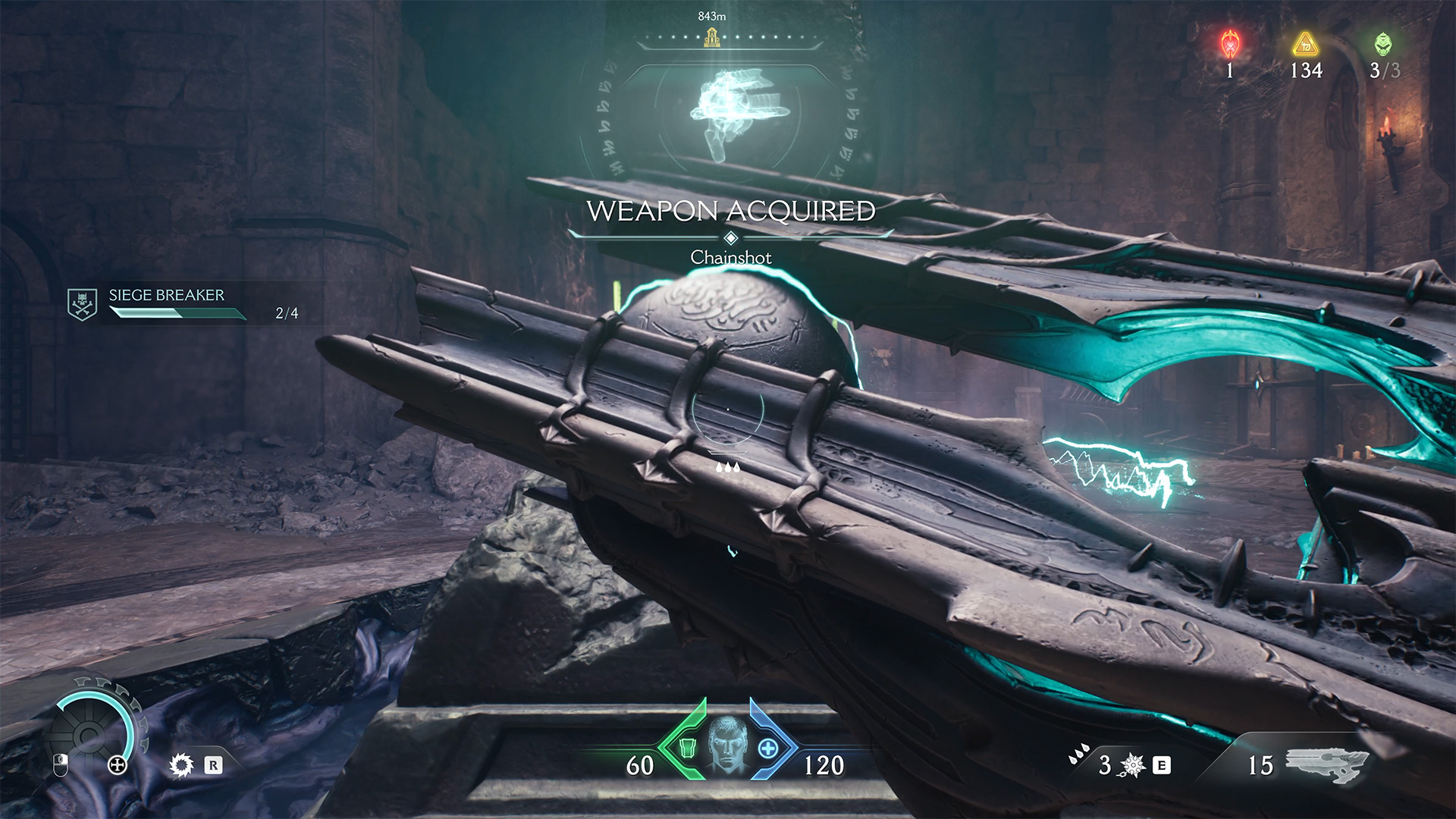
Task: Select the shield saw rune icon
Action: click(181, 765)
